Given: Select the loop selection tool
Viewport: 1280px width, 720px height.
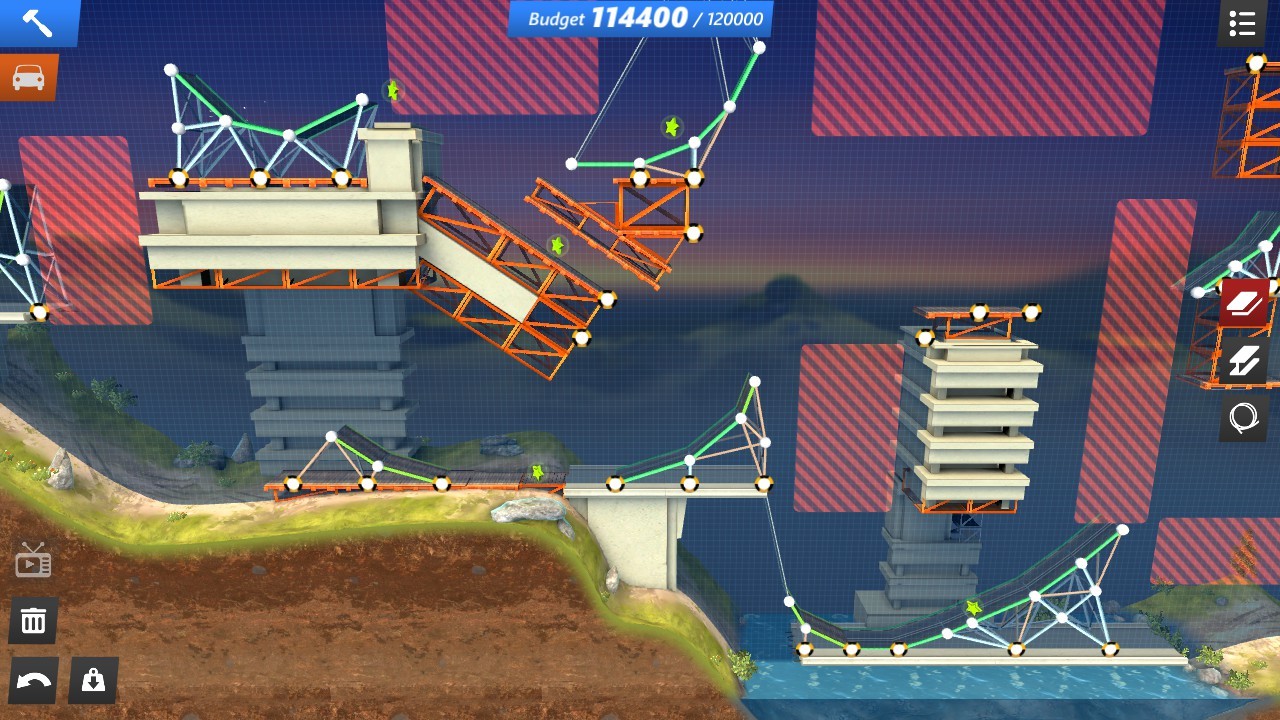Looking at the screenshot, I should pos(1242,417).
